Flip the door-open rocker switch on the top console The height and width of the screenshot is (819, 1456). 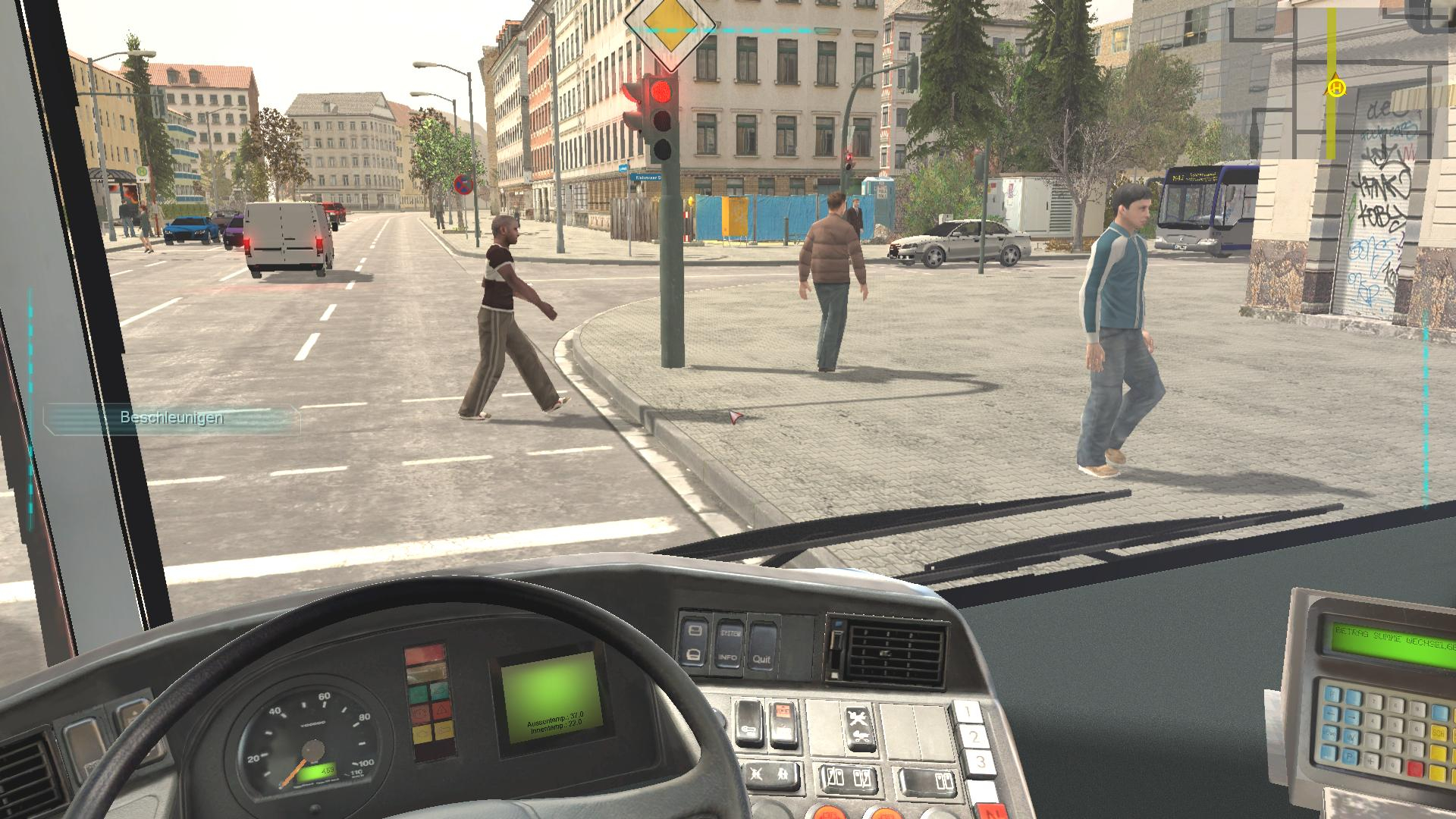(695, 642)
